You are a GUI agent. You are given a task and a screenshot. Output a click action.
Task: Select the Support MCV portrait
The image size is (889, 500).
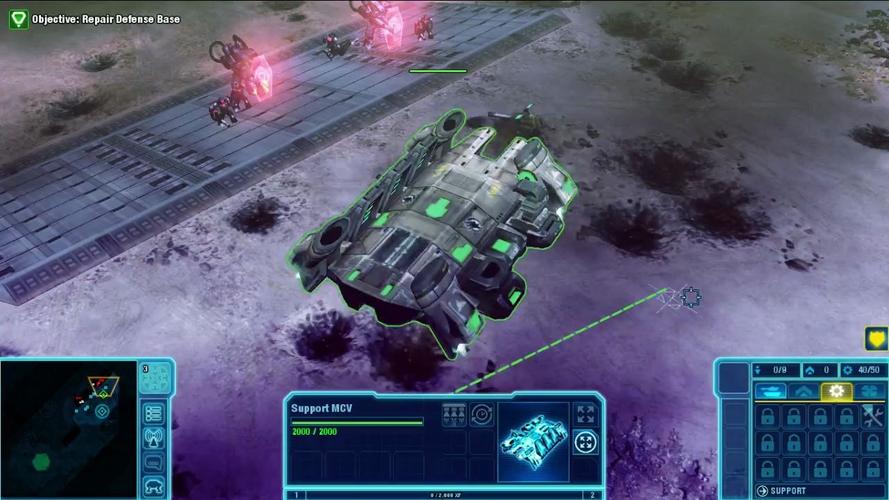pyautogui.click(x=533, y=436)
